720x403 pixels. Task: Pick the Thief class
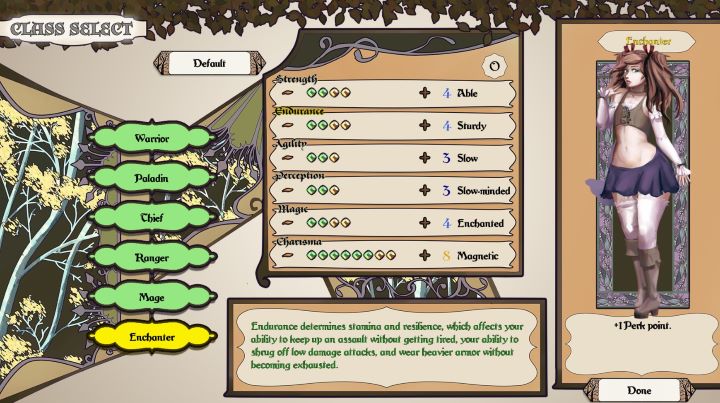[152, 216]
